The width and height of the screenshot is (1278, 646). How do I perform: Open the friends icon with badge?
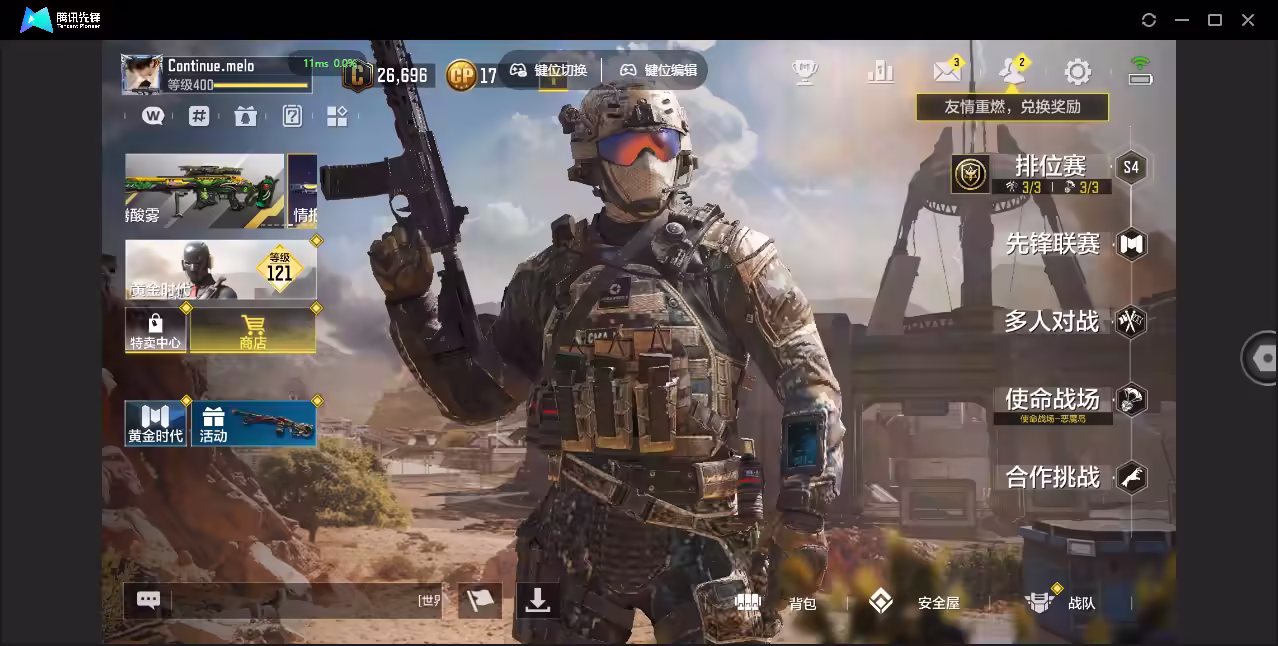tap(1011, 72)
